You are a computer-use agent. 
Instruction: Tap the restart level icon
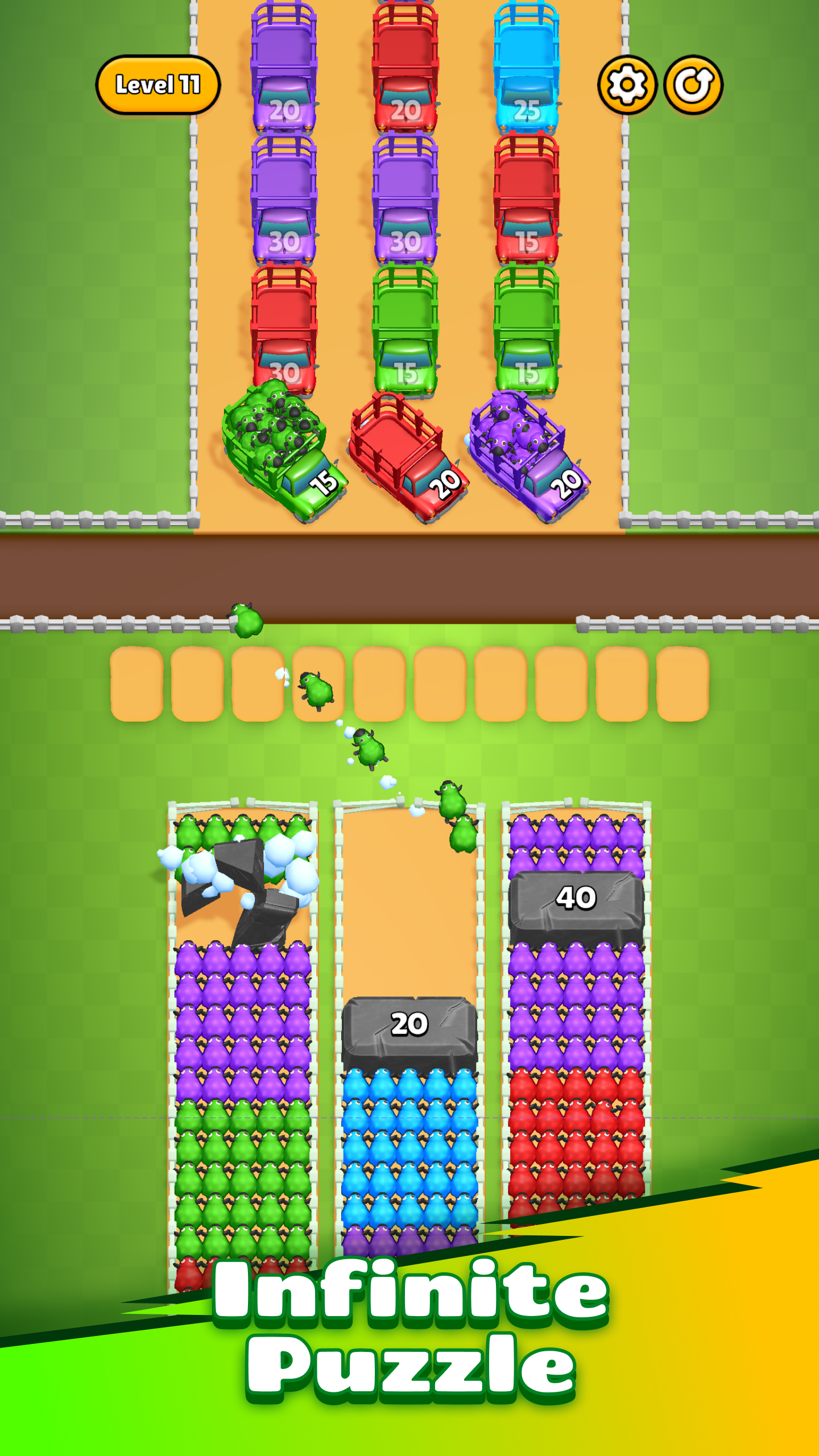695,83
